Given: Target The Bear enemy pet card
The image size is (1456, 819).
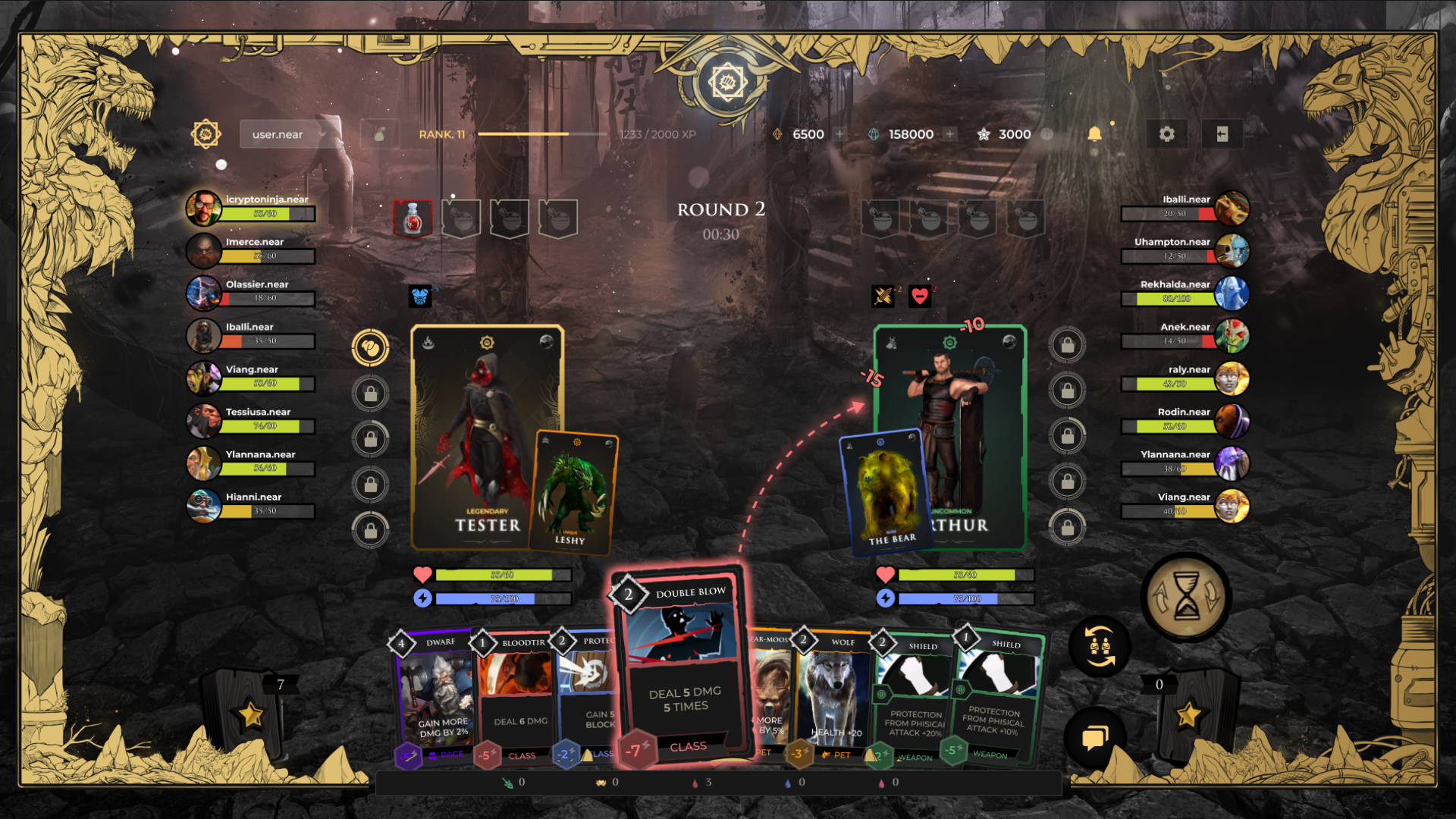Looking at the screenshot, I should pyautogui.click(x=885, y=491).
